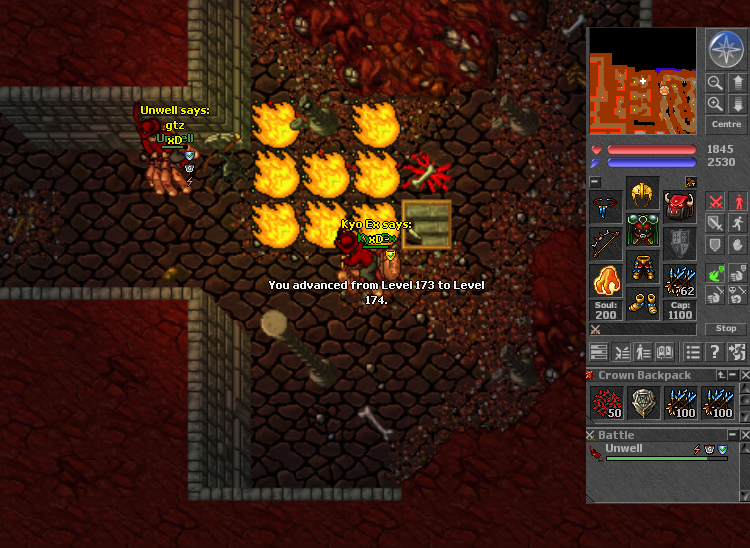Minimize the Crown Backpack container

(731, 375)
